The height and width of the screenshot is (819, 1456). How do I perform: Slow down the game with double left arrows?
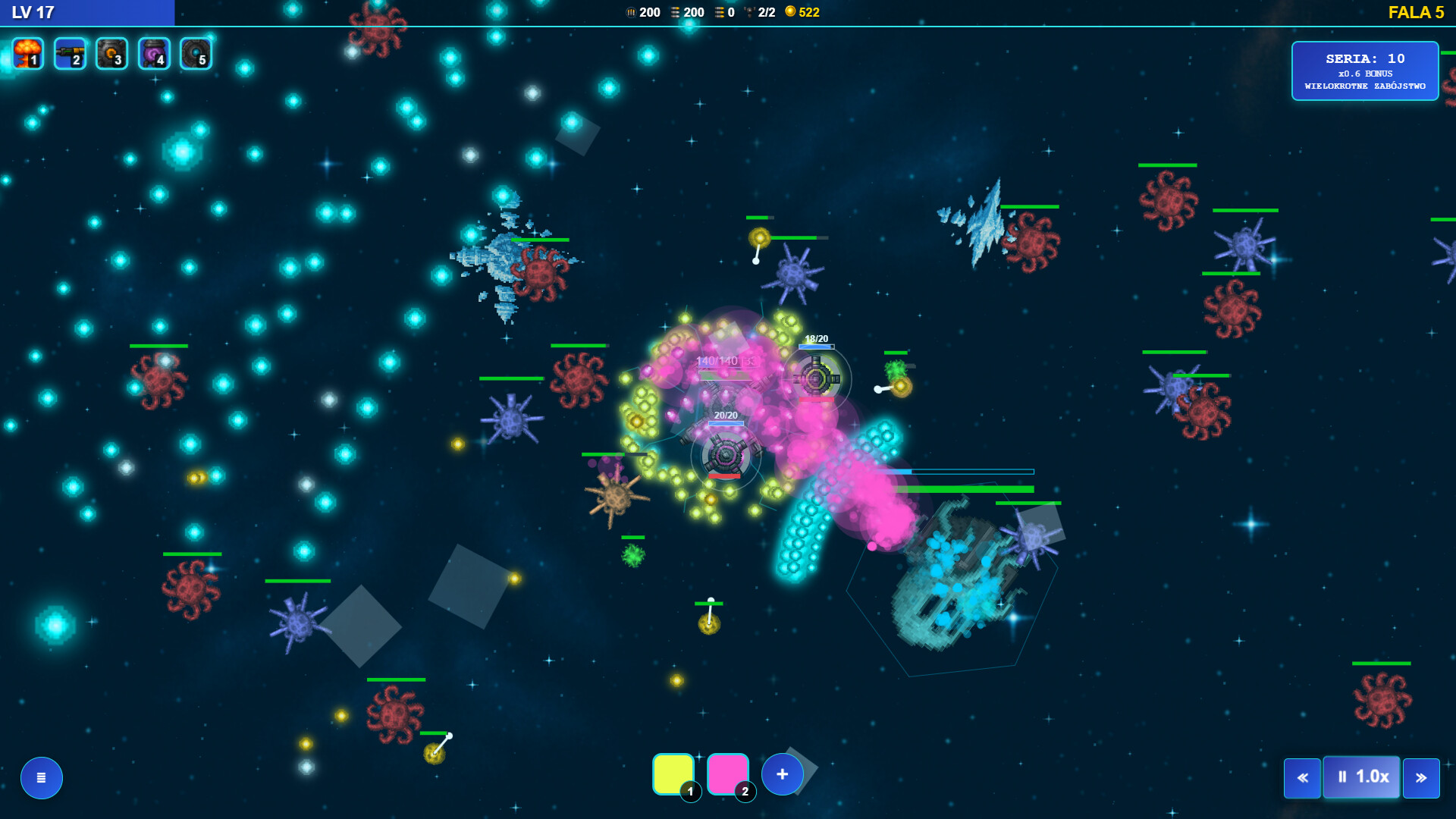(1302, 777)
